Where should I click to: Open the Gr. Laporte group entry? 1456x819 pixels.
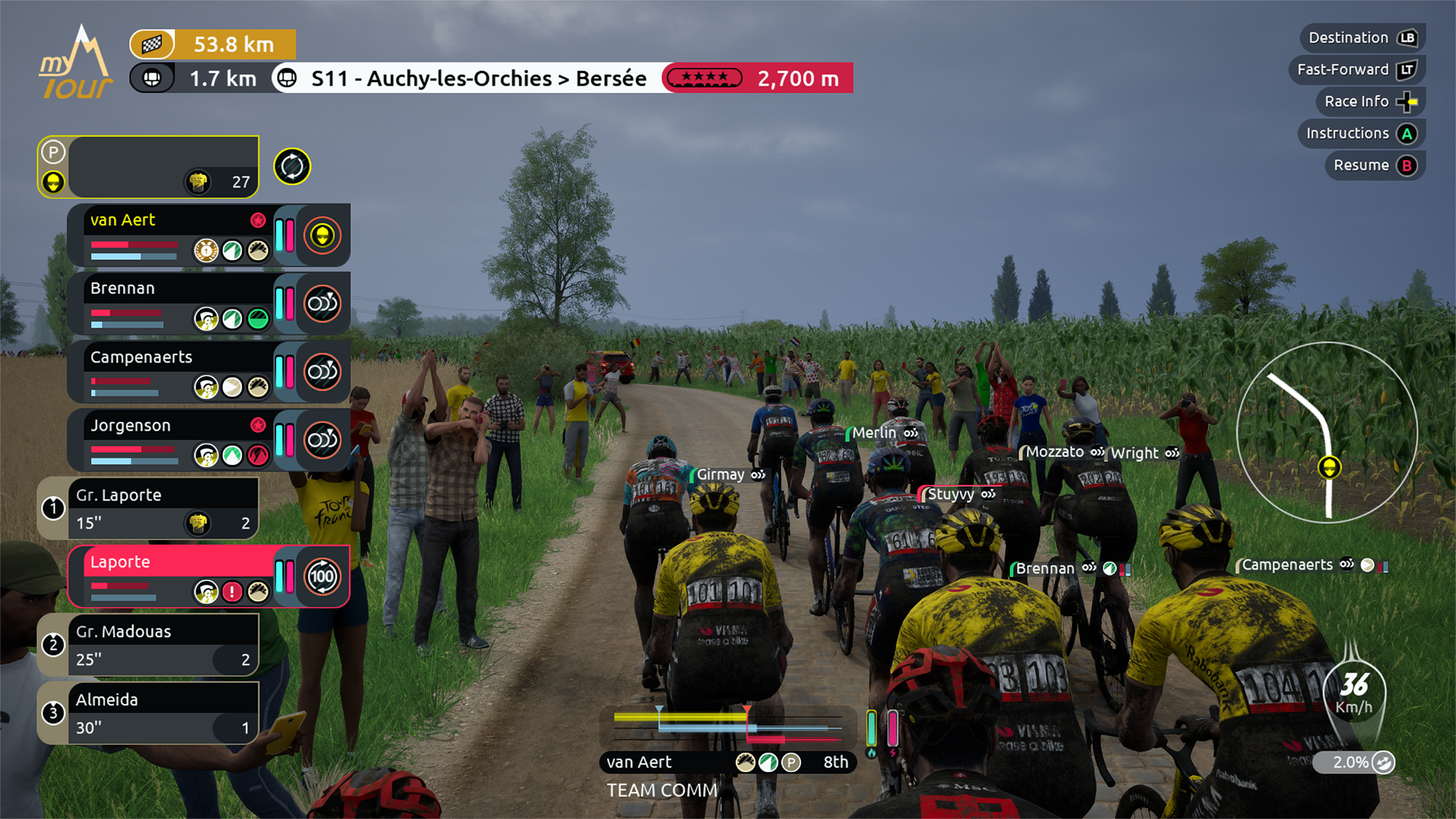point(148,509)
